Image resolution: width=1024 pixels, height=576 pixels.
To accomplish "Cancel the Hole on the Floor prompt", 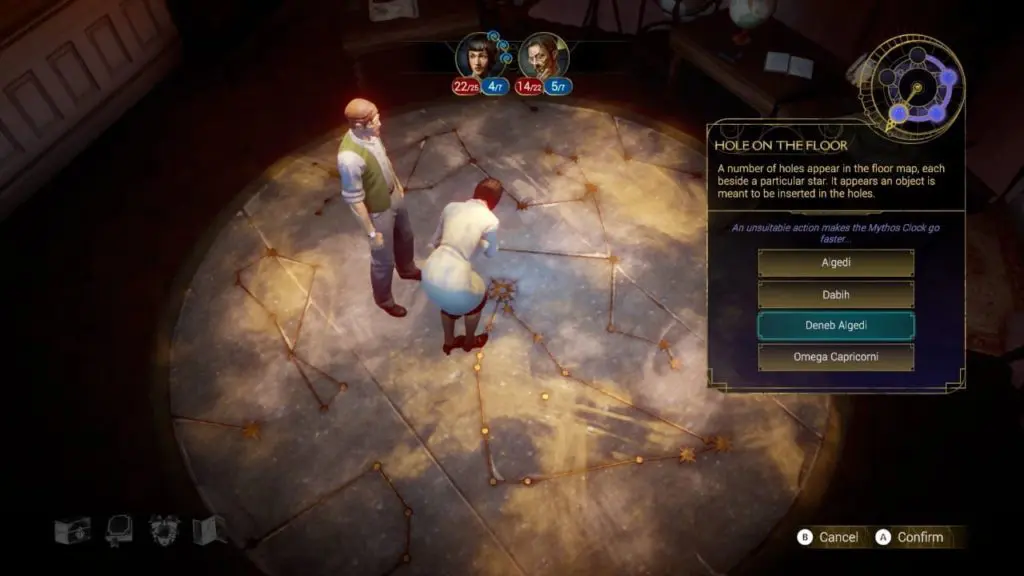I will [828, 537].
